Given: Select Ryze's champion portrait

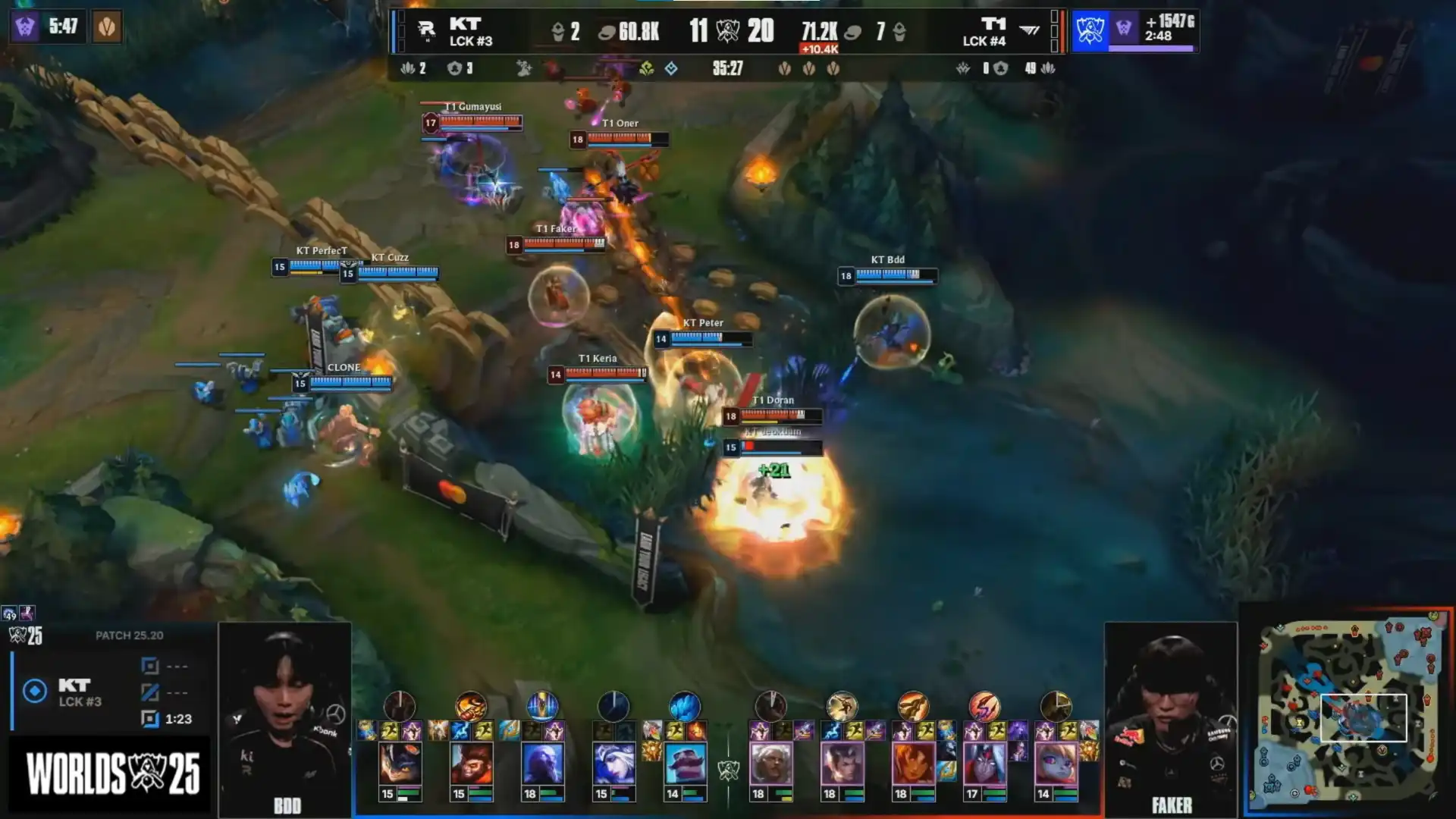Looking at the screenshot, I should click(542, 763).
